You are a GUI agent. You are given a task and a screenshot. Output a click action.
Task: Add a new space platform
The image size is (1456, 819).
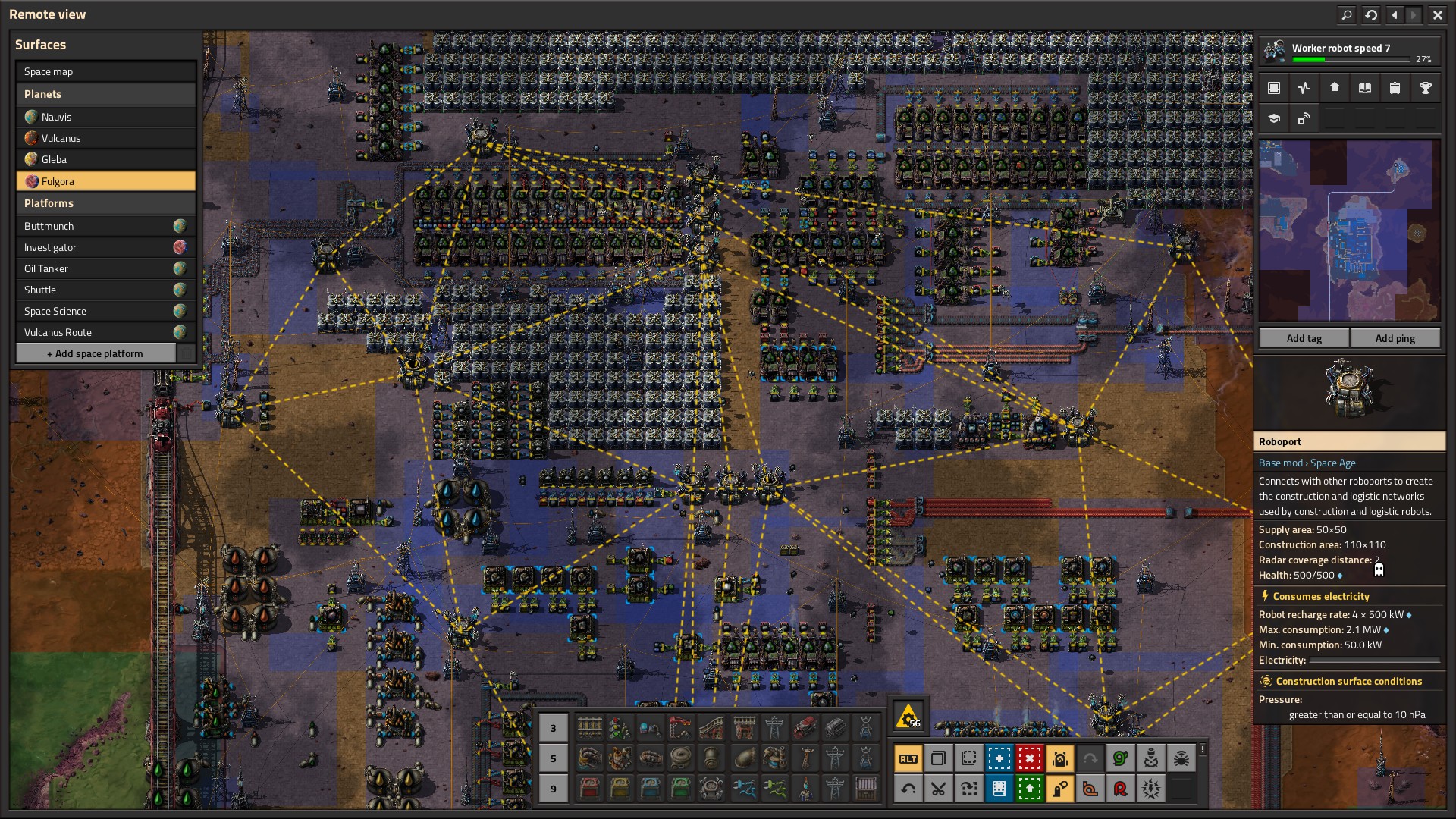click(x=95, y=353)
